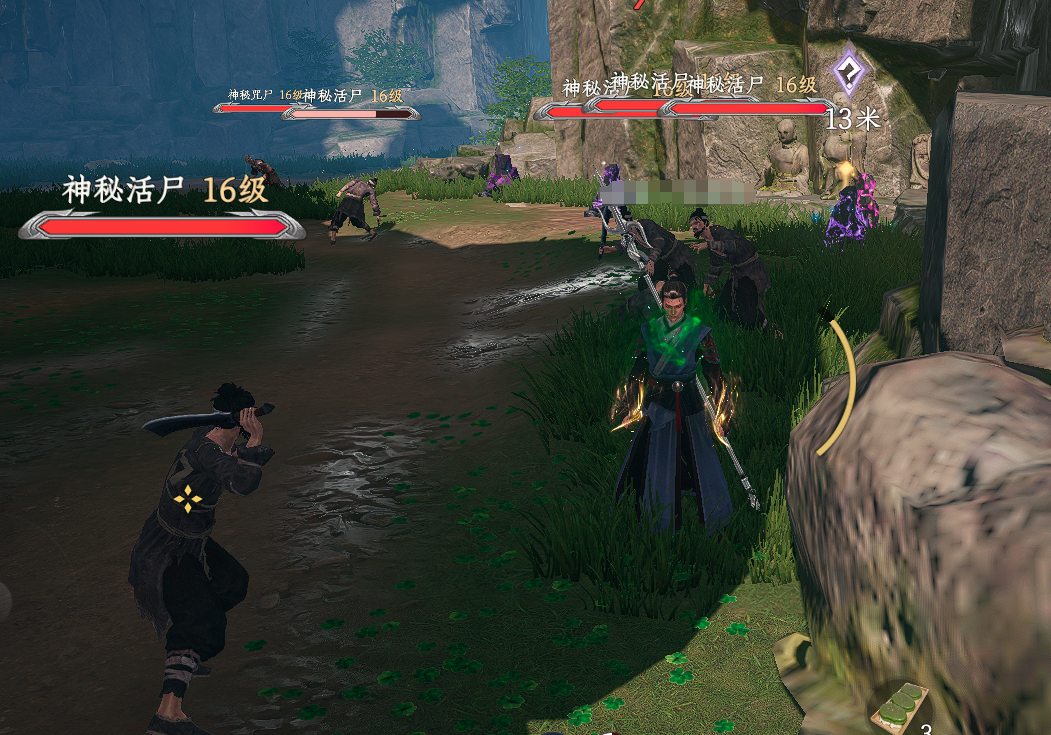Click the purple question mark quest marker

click(x=851, y=72)
